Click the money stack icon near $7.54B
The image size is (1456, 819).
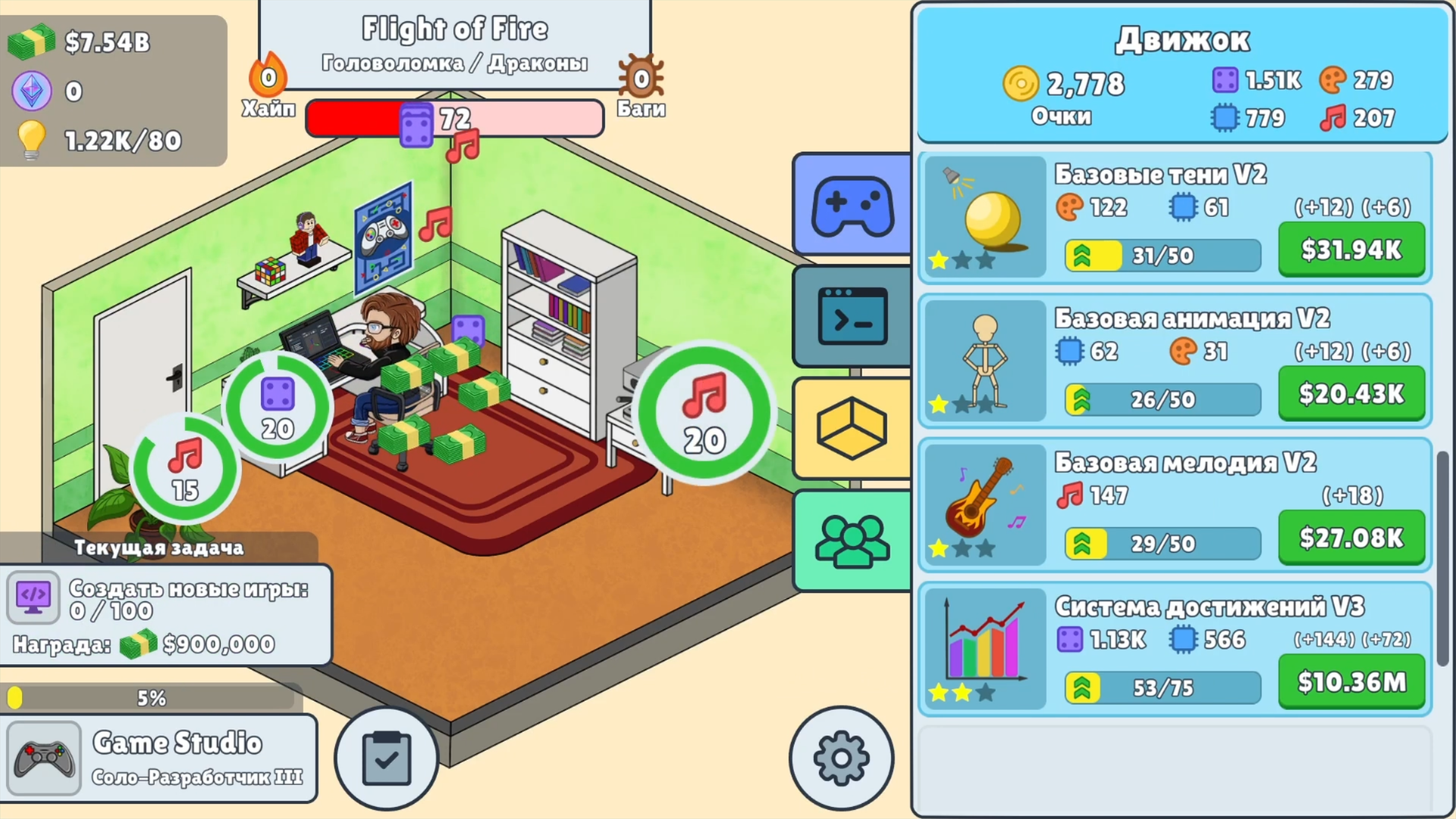[30, 43]
